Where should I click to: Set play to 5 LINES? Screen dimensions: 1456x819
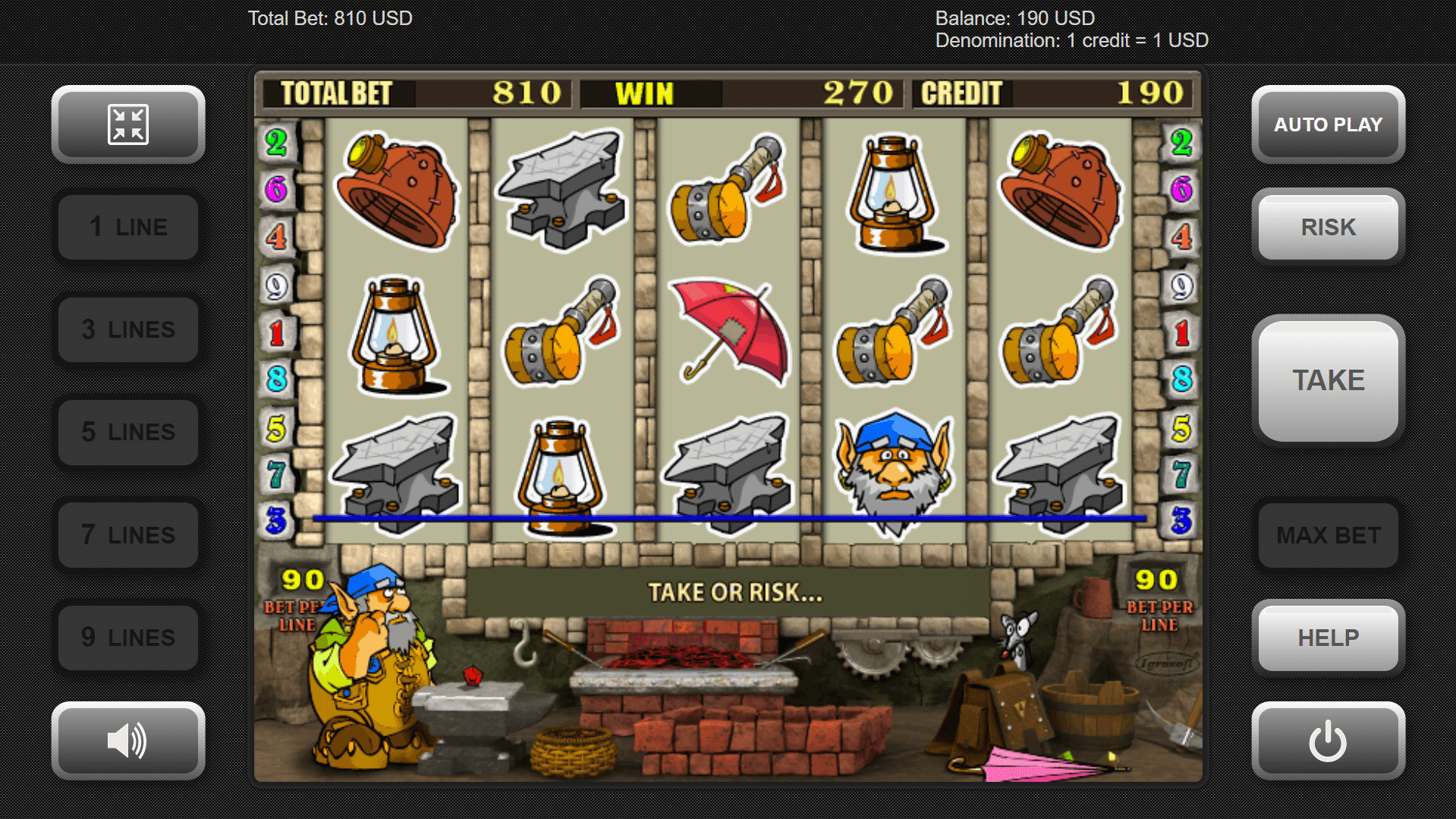click(128, 432)
